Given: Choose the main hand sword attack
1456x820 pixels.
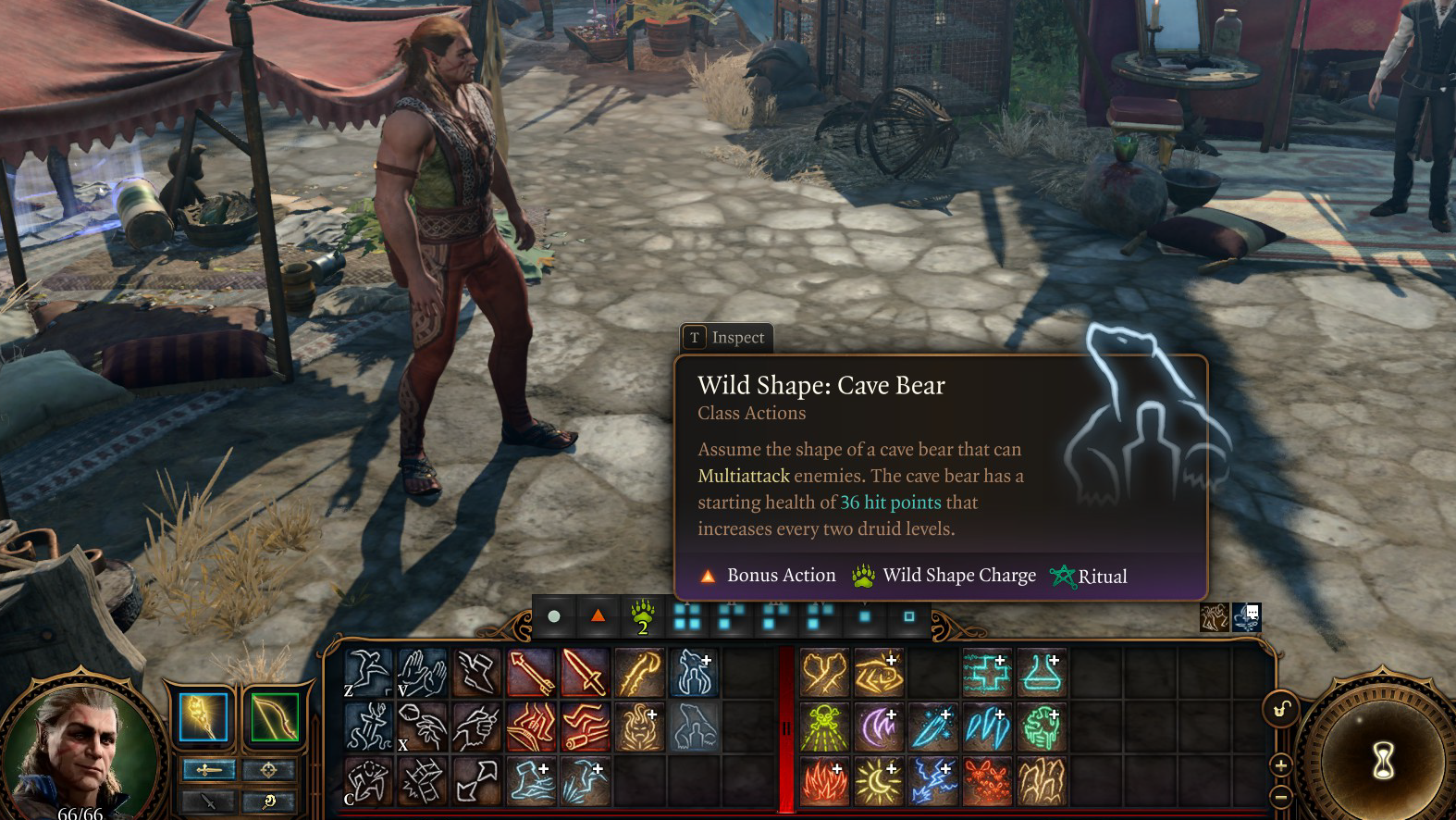Looking at the screenshot, I should click(585, 673).
